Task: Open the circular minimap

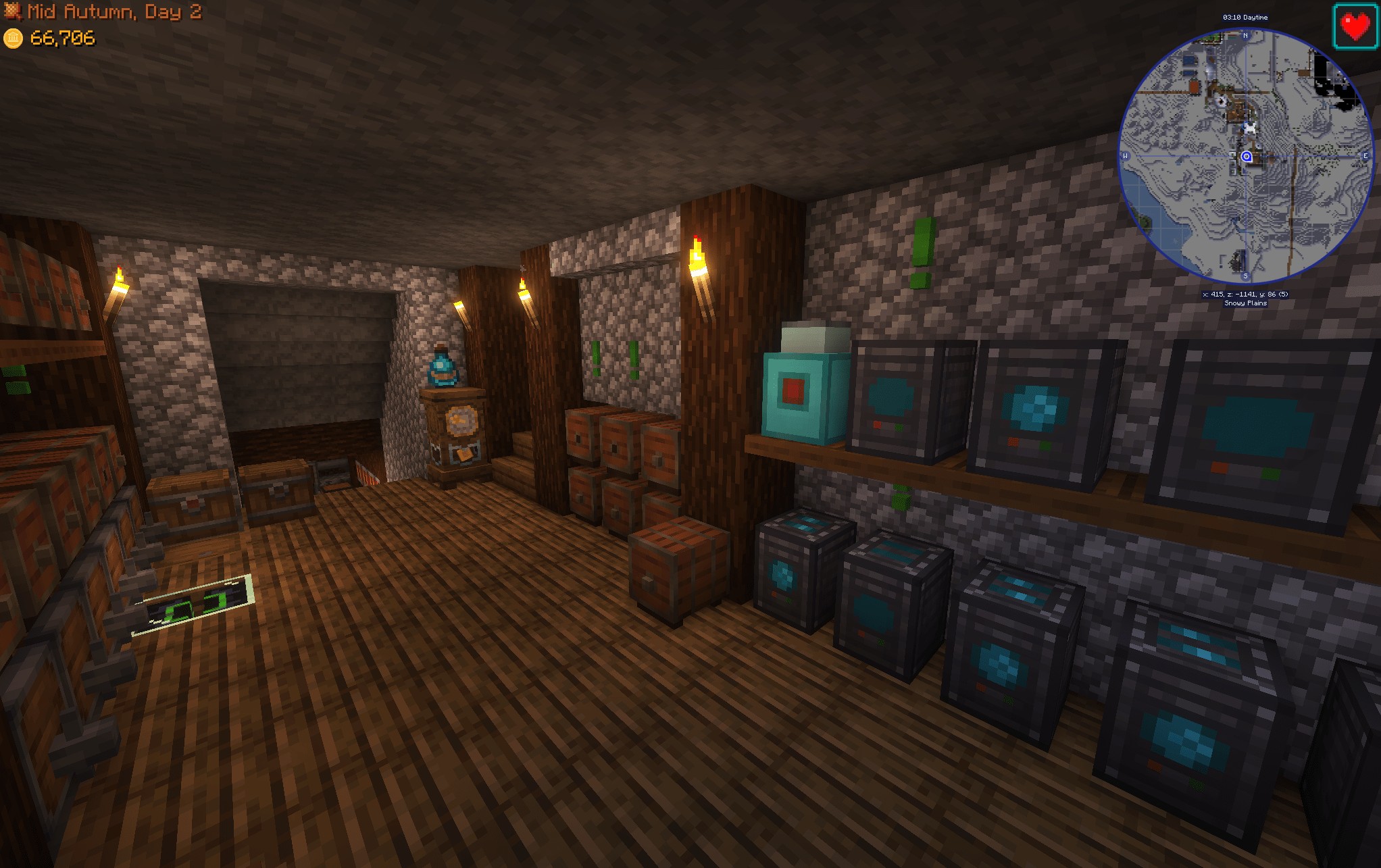Action: (1246, 156)
